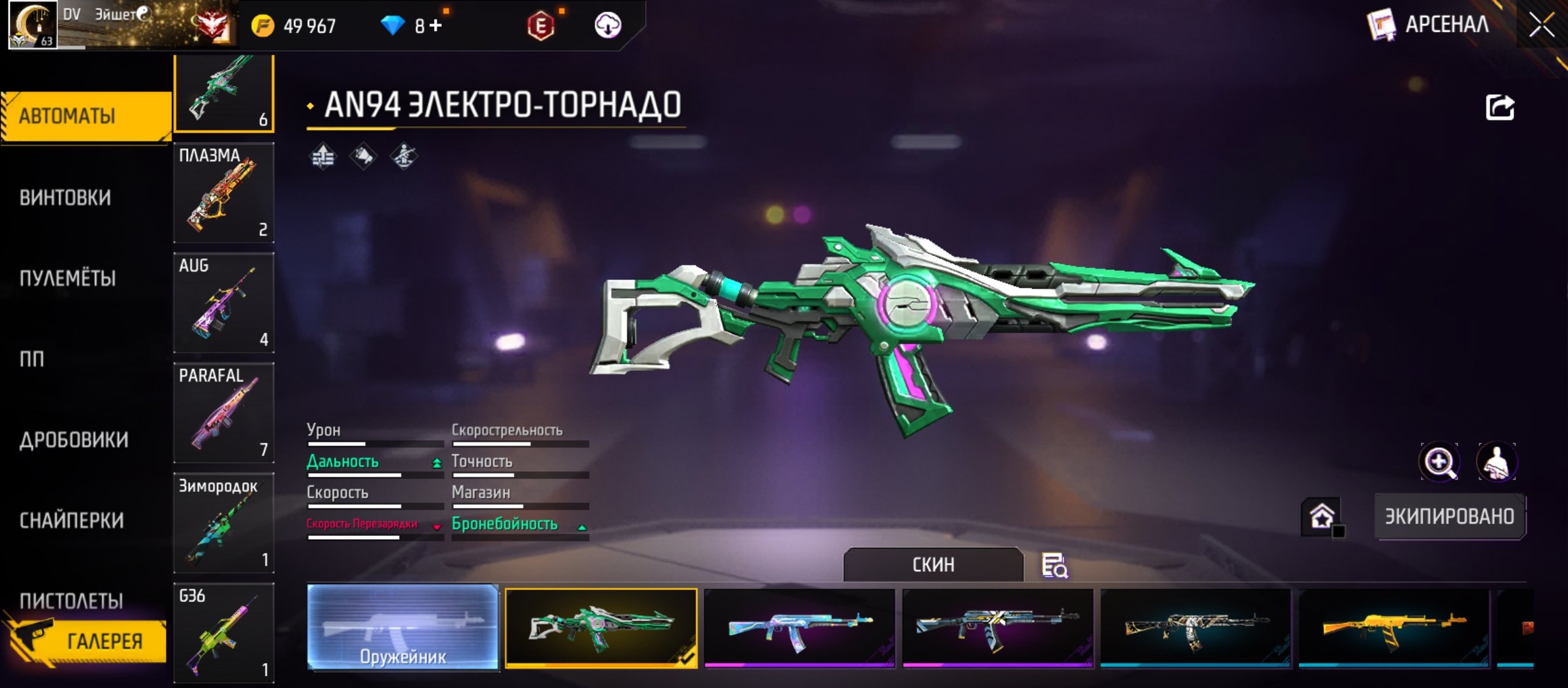
Task: Select the Оружейник default skin tile
Action: point(403,627)
